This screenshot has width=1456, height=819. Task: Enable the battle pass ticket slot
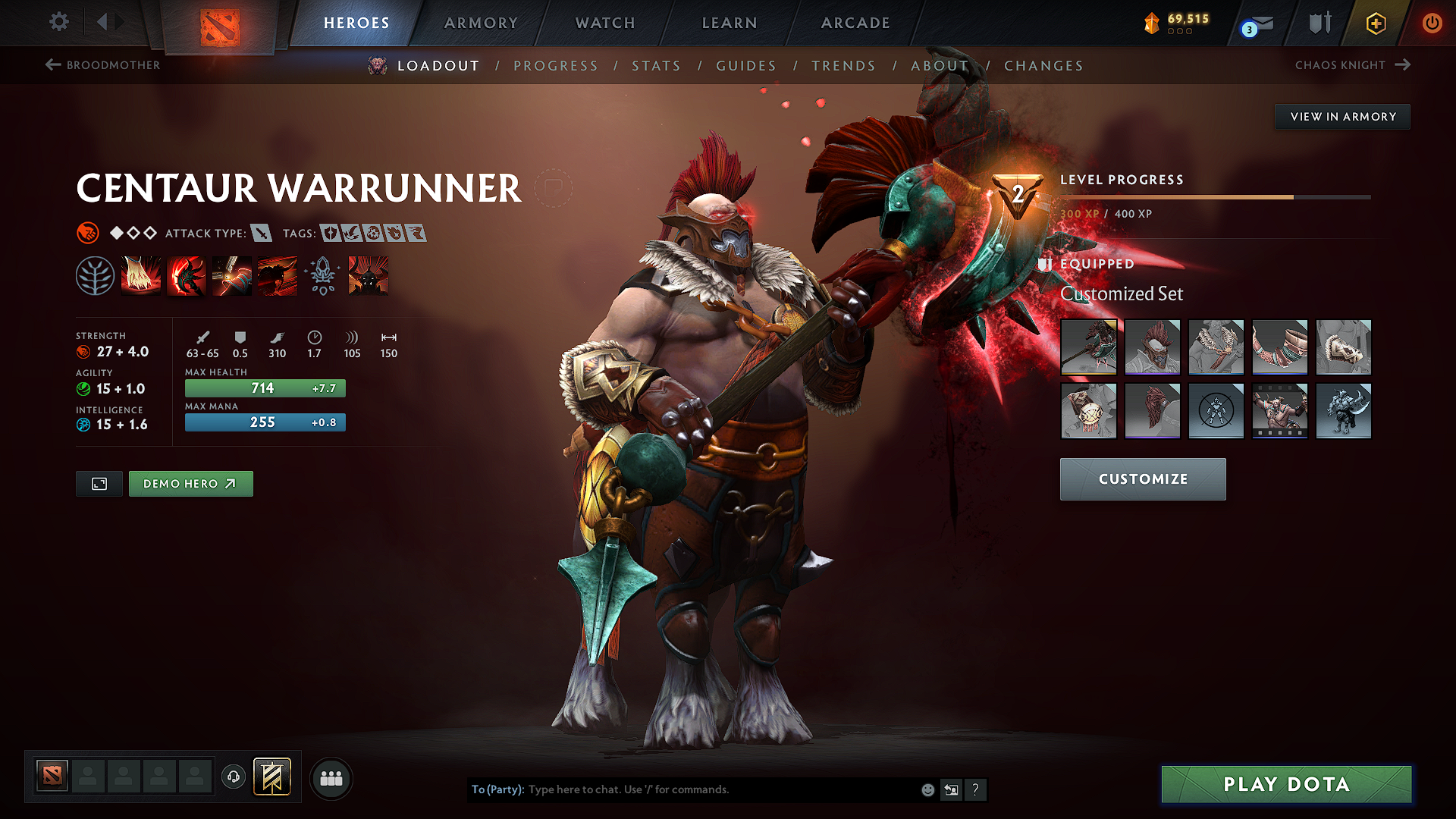273,776
